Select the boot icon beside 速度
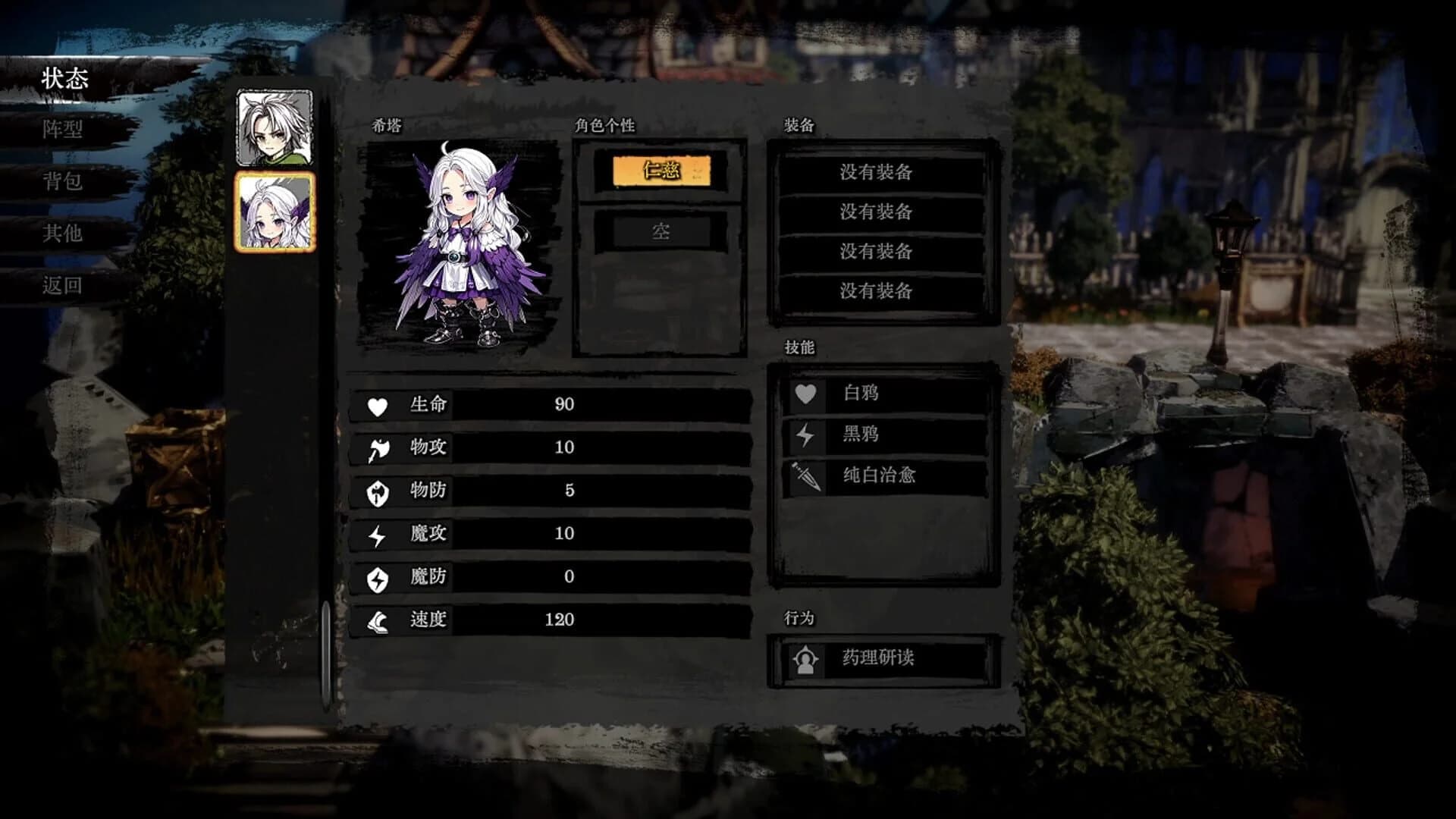The height and width of the screenshot is (819, 1456). point(377,619)
